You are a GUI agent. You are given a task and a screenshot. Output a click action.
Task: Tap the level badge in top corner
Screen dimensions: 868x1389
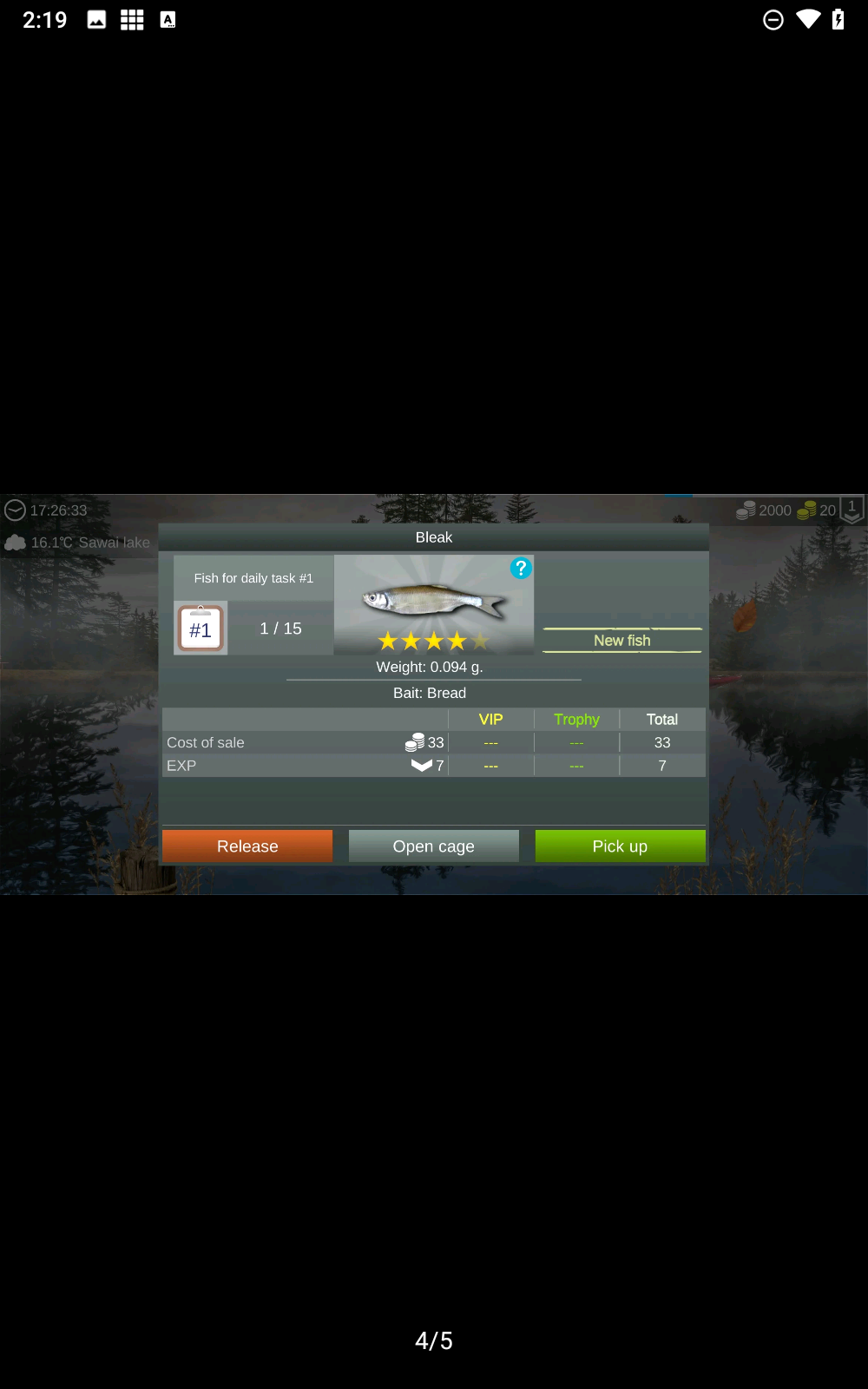coord(852,510)
